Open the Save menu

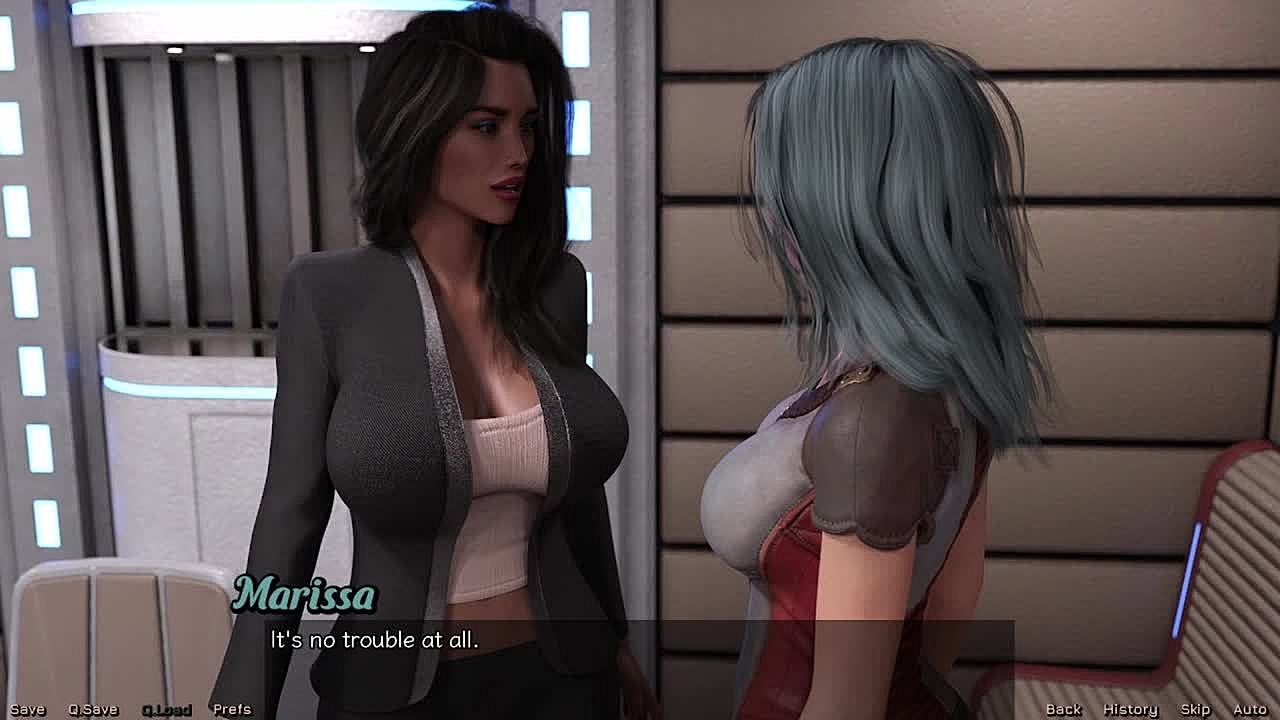pyautogui.click(x=27, y=709)
